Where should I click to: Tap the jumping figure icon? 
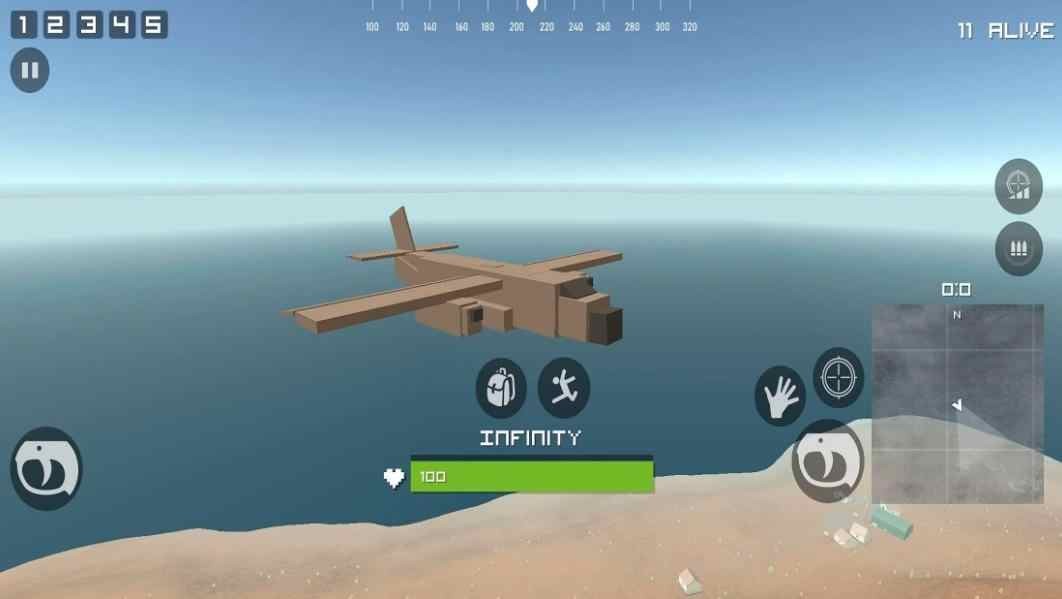click(x=563, y=387)
